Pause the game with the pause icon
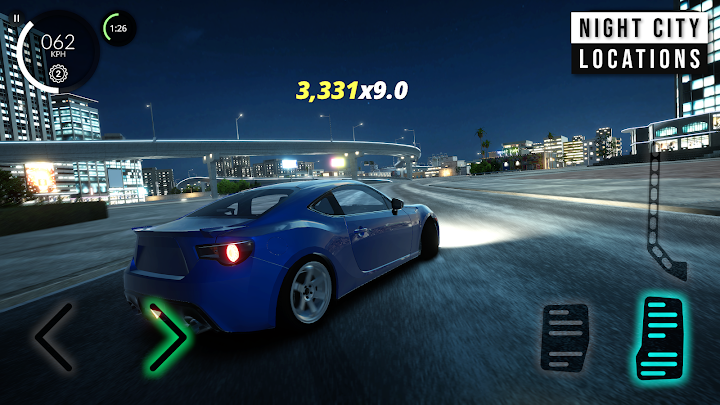Viewport: 720px width, 405px height. [16, 18]
